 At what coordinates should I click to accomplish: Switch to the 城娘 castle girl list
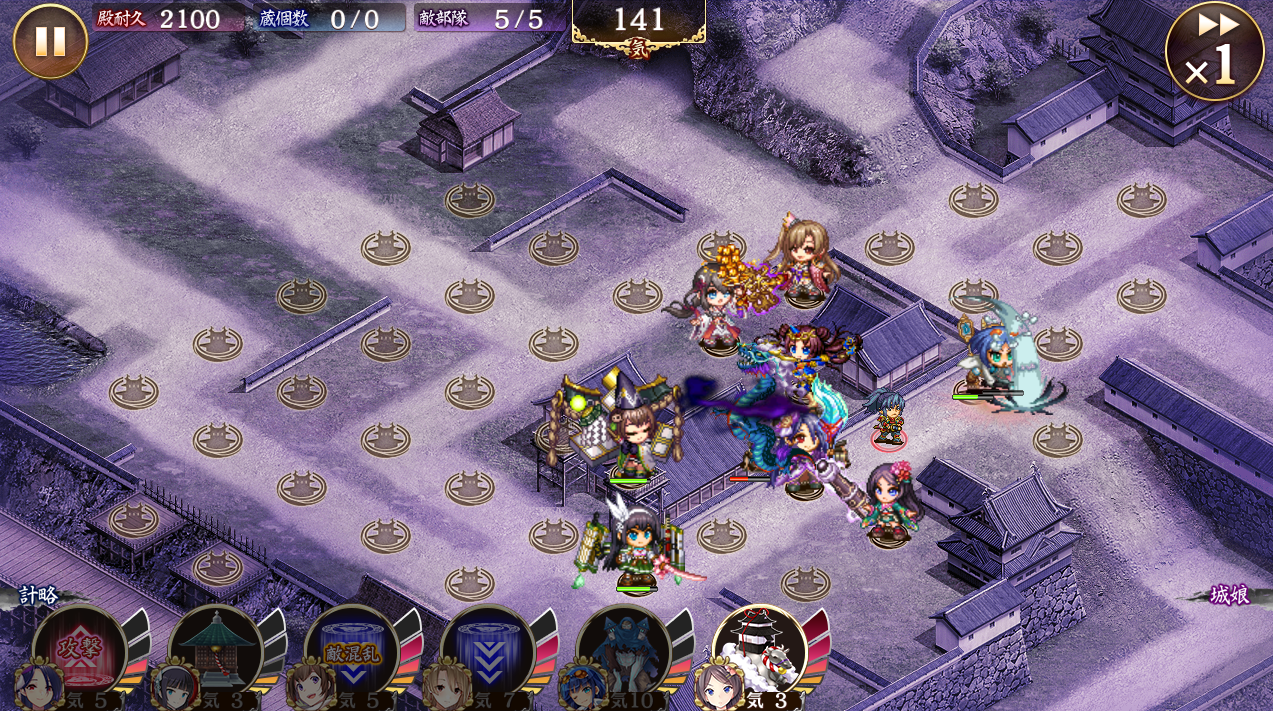click(1229, 595)
